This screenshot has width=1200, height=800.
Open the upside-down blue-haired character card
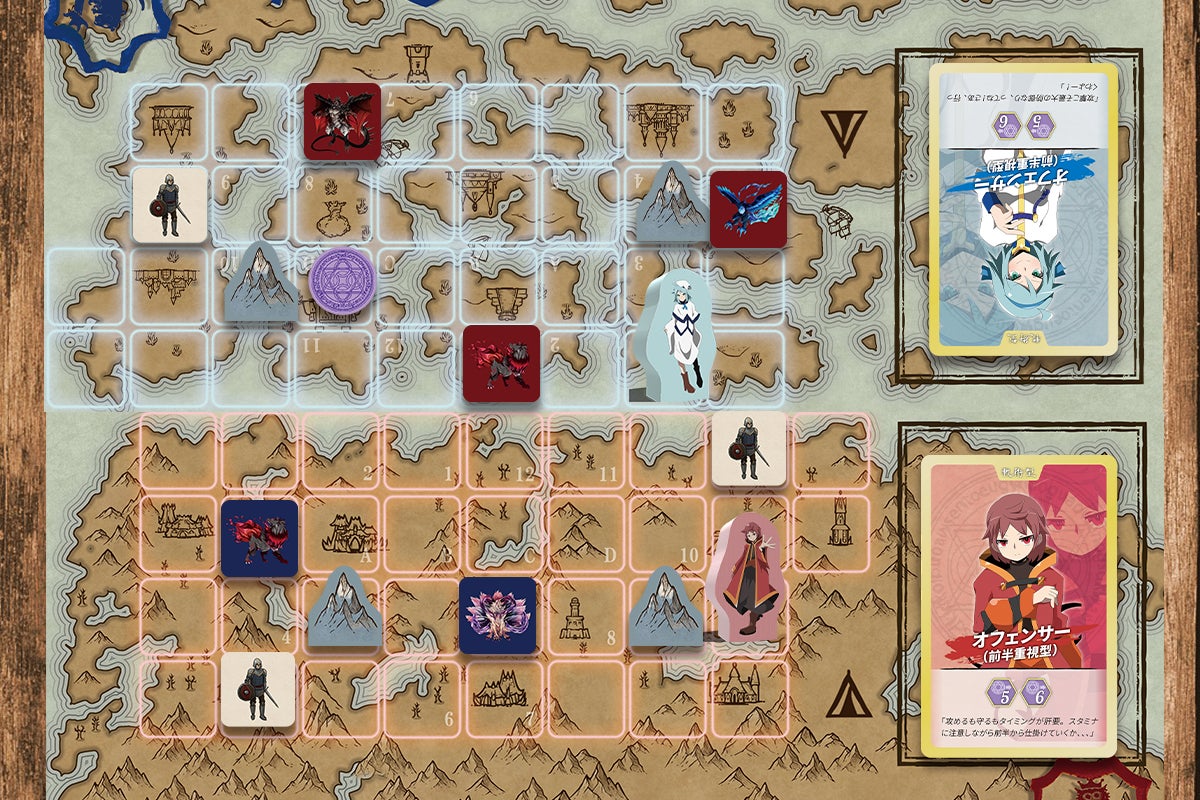pos(1023,210)
